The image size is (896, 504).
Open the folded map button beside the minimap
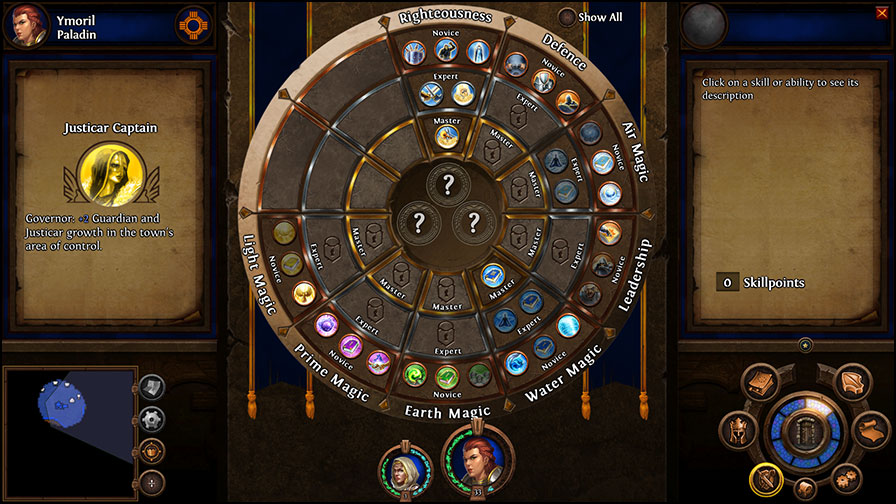(150, 387)
